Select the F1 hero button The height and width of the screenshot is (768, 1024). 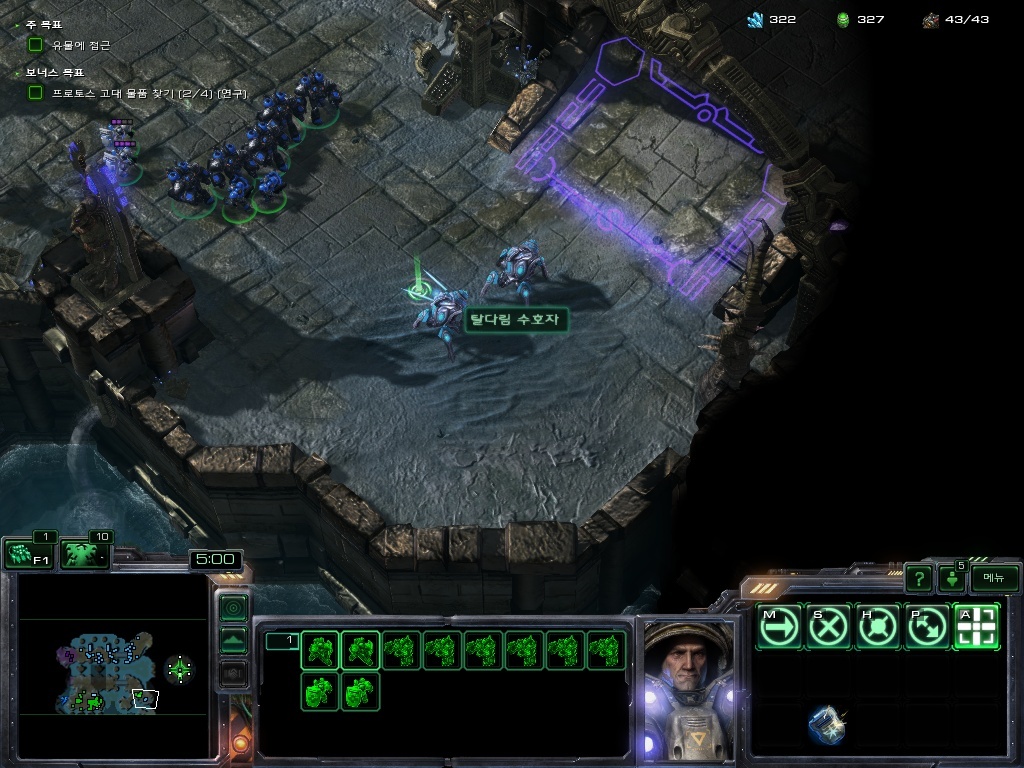coord(28,554)
